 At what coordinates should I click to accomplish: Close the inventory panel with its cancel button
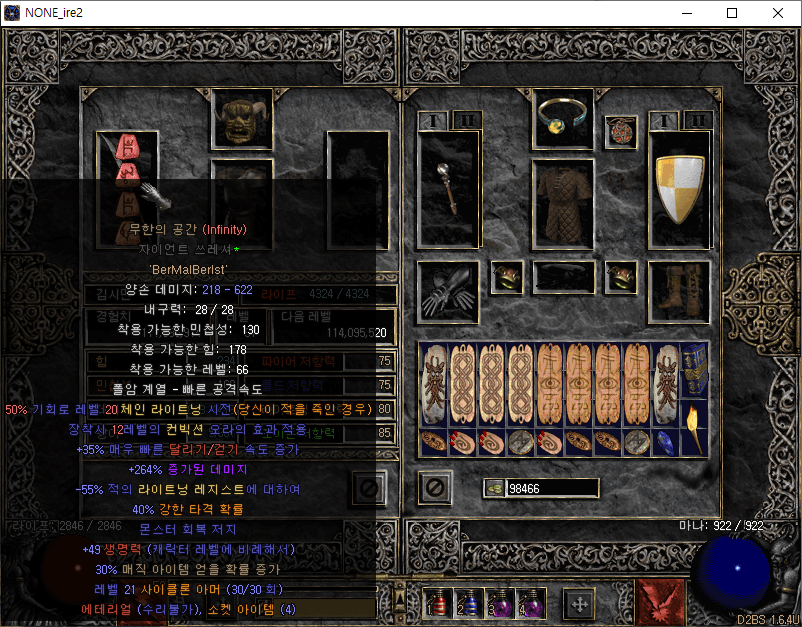tap(434, 487)
